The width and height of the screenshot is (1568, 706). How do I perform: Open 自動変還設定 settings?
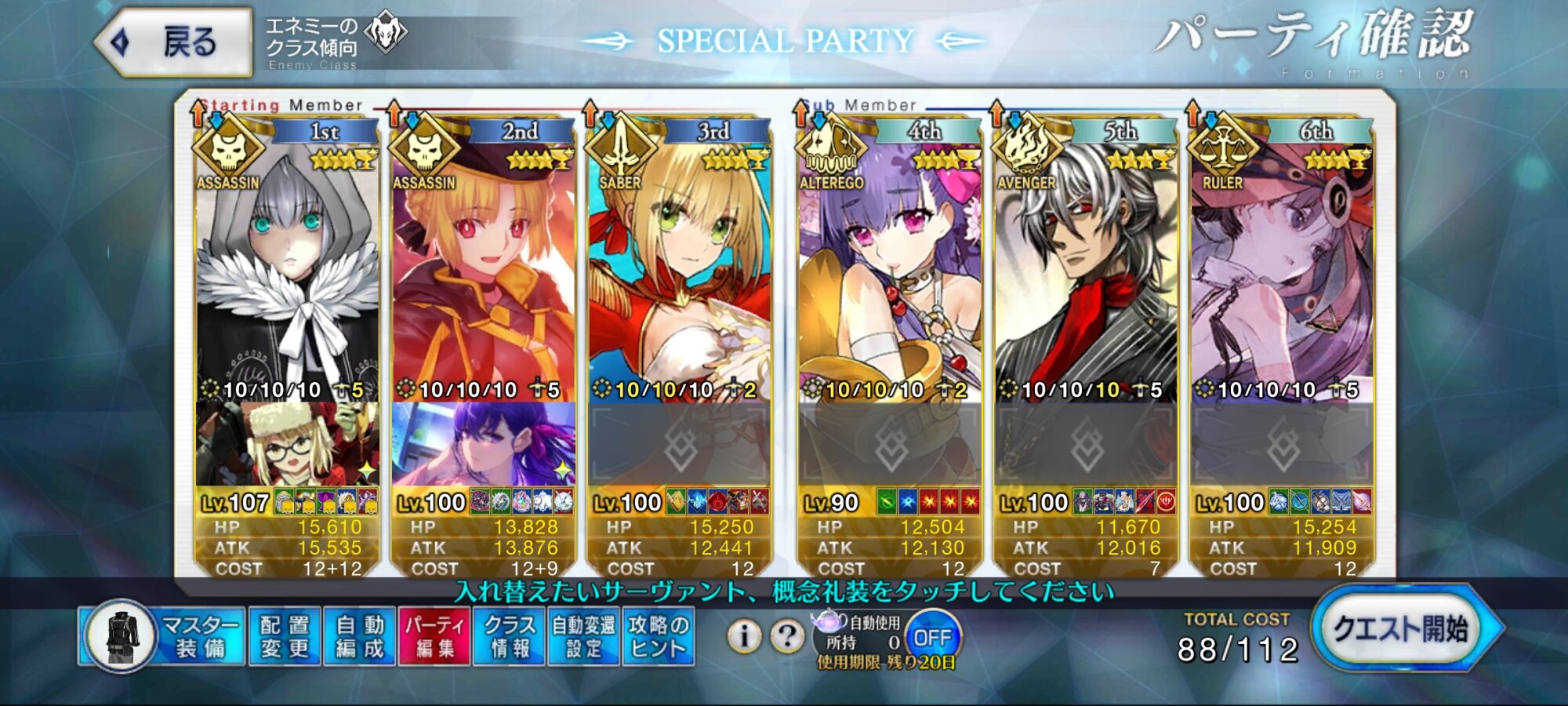click(584, 636)
